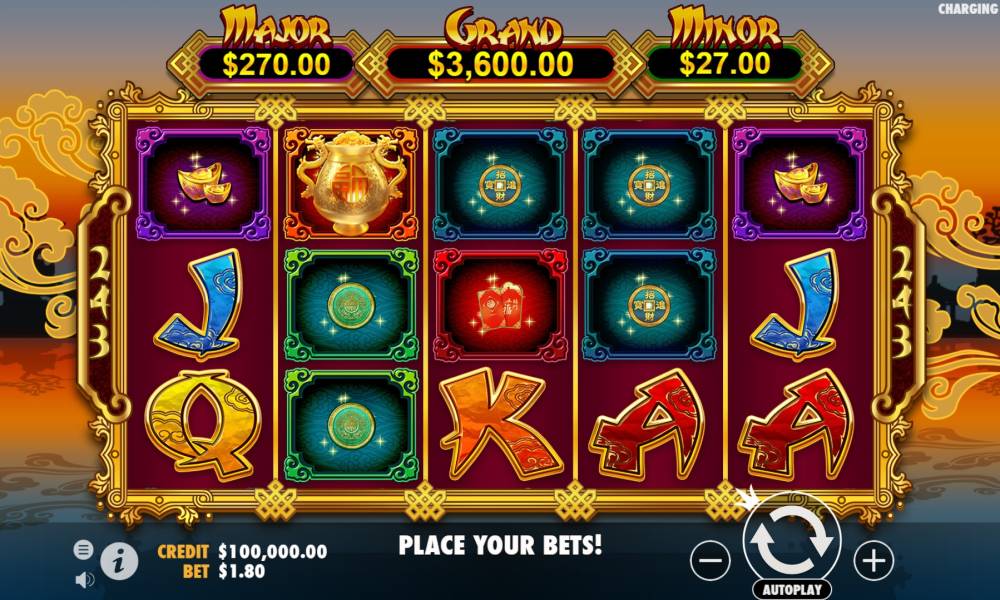Increase the bet with the plus button
This screenshot has width=1000, height=600.
pyautogui.click(x=874, y=561)
